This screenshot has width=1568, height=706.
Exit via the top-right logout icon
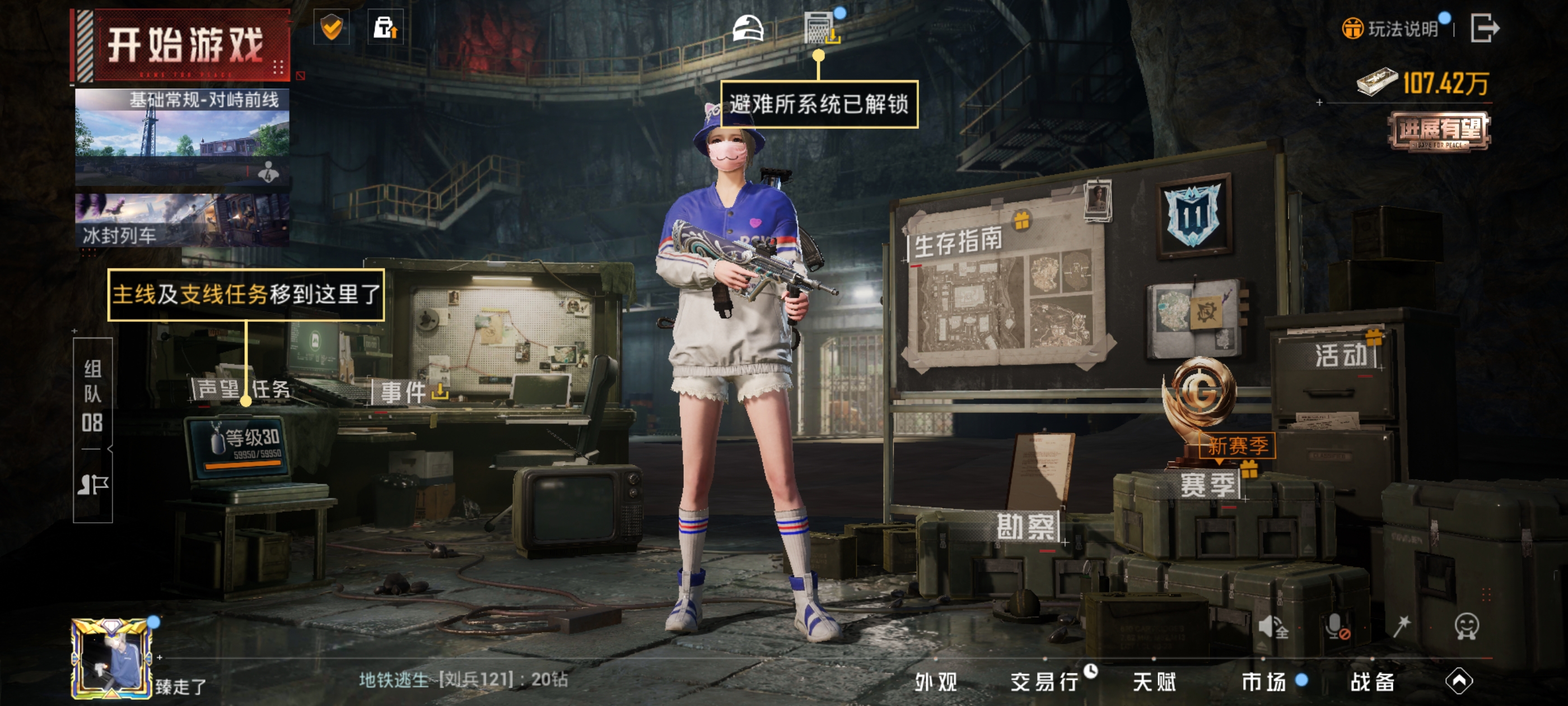pos(1484,28)
